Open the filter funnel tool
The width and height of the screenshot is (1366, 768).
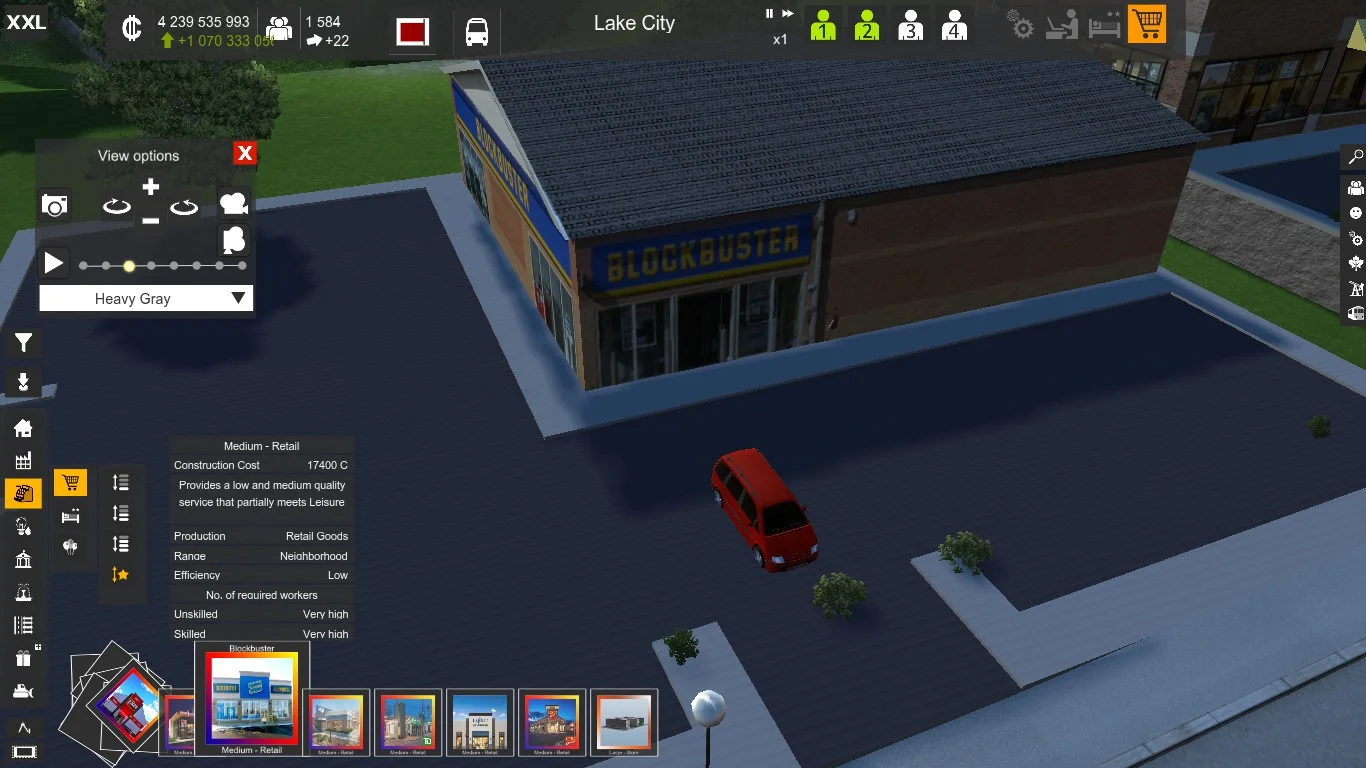23,344
